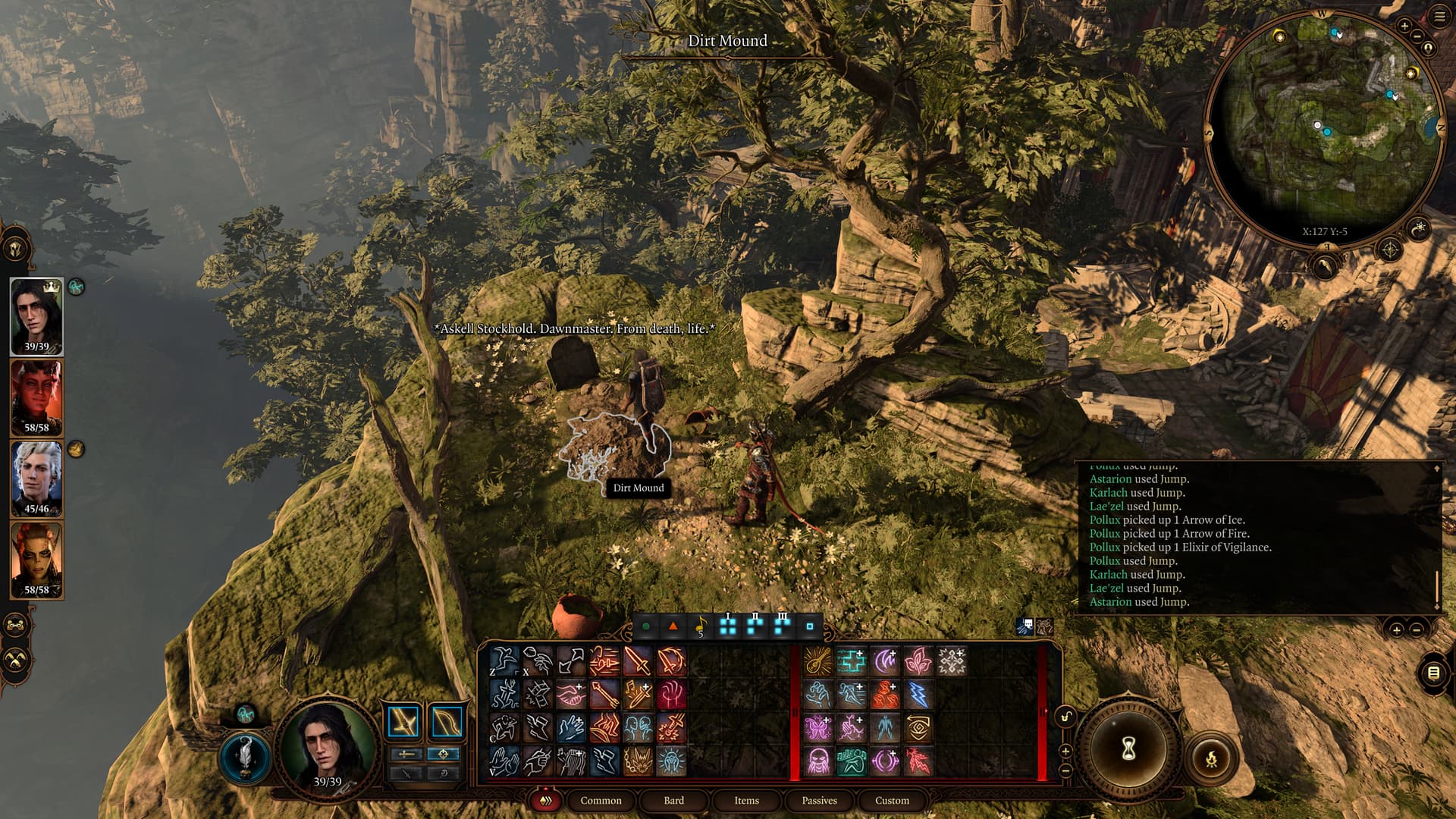This screenshot has height=819, width=1456.
Task: Switch to the Common hotbar tab
Action: click(x=601, y=800)
